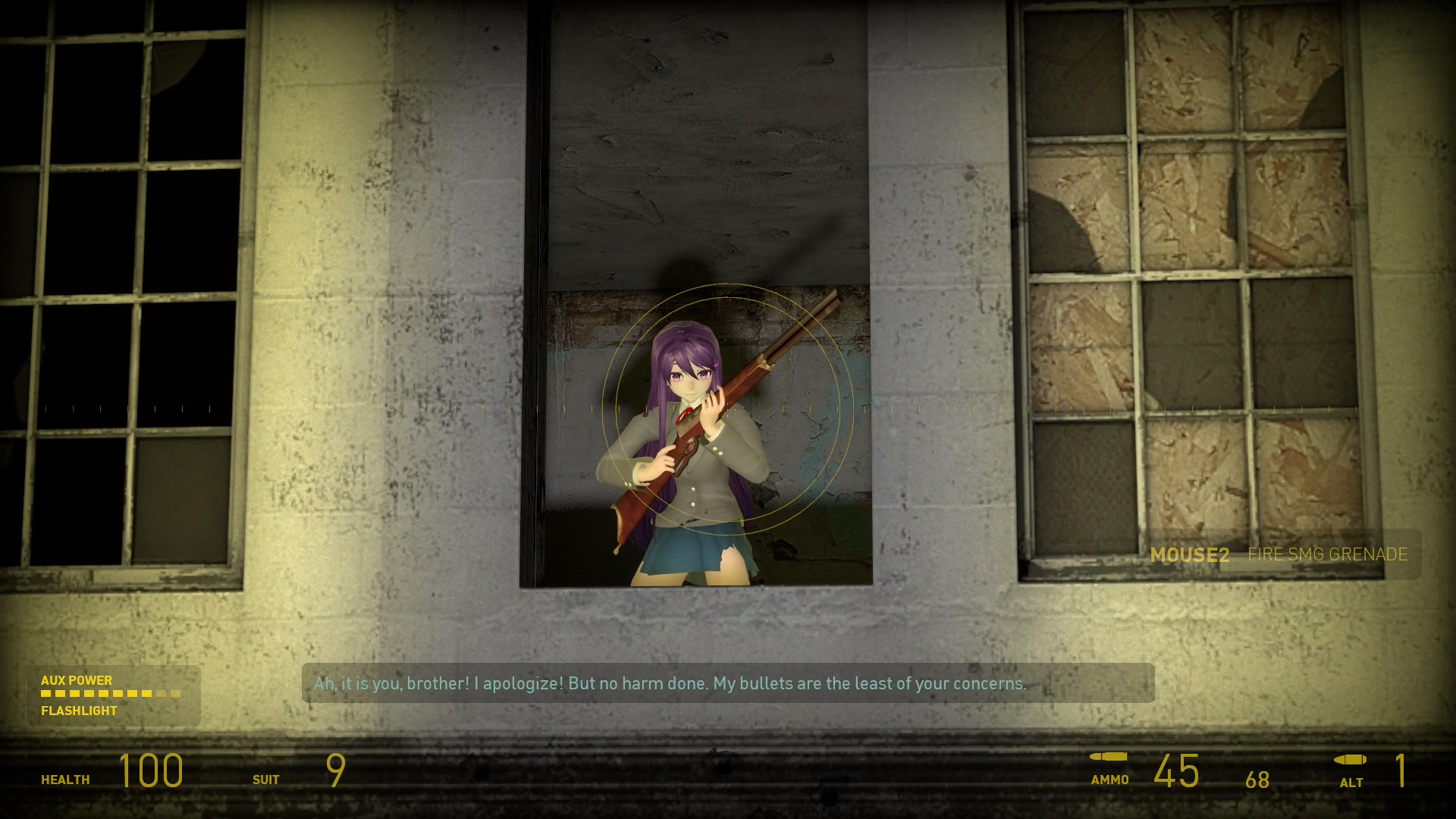Expand the FIRE SMG GRENADE hint panel
Image resolution: width=1456 pixels, height=819 pixels.
coord(1327,554)
